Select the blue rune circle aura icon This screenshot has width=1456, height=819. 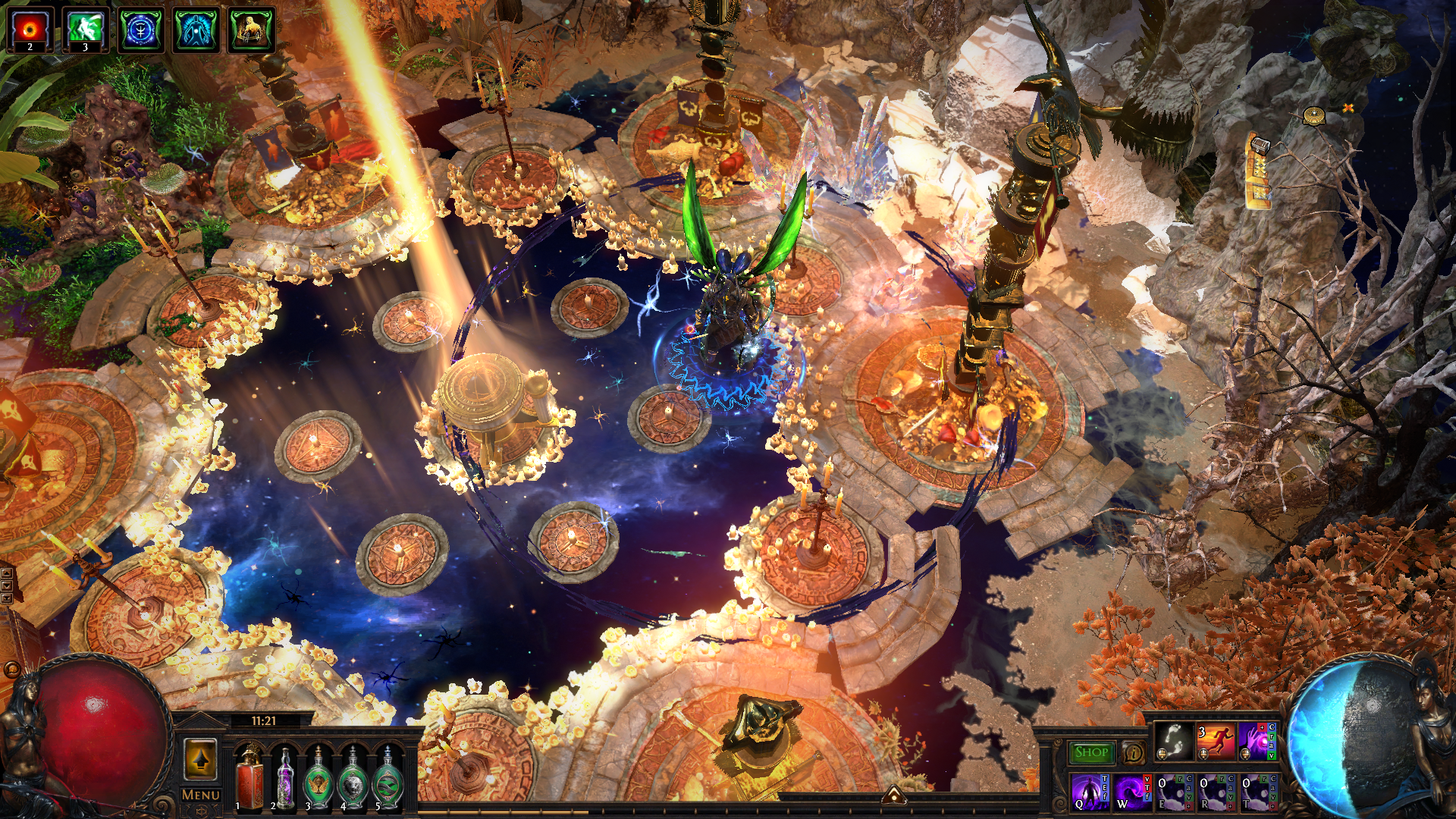click(x=141, y=30)
